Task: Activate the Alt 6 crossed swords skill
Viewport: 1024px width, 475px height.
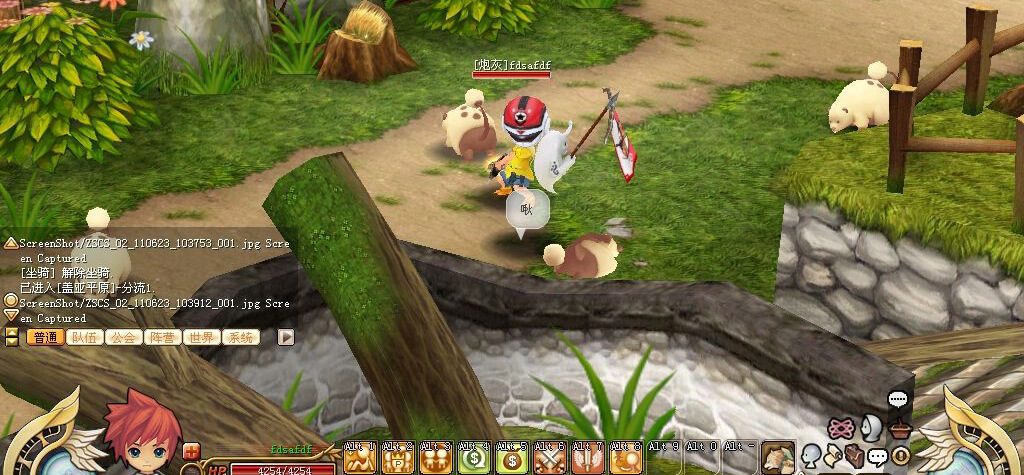Action: pos(549,459)
